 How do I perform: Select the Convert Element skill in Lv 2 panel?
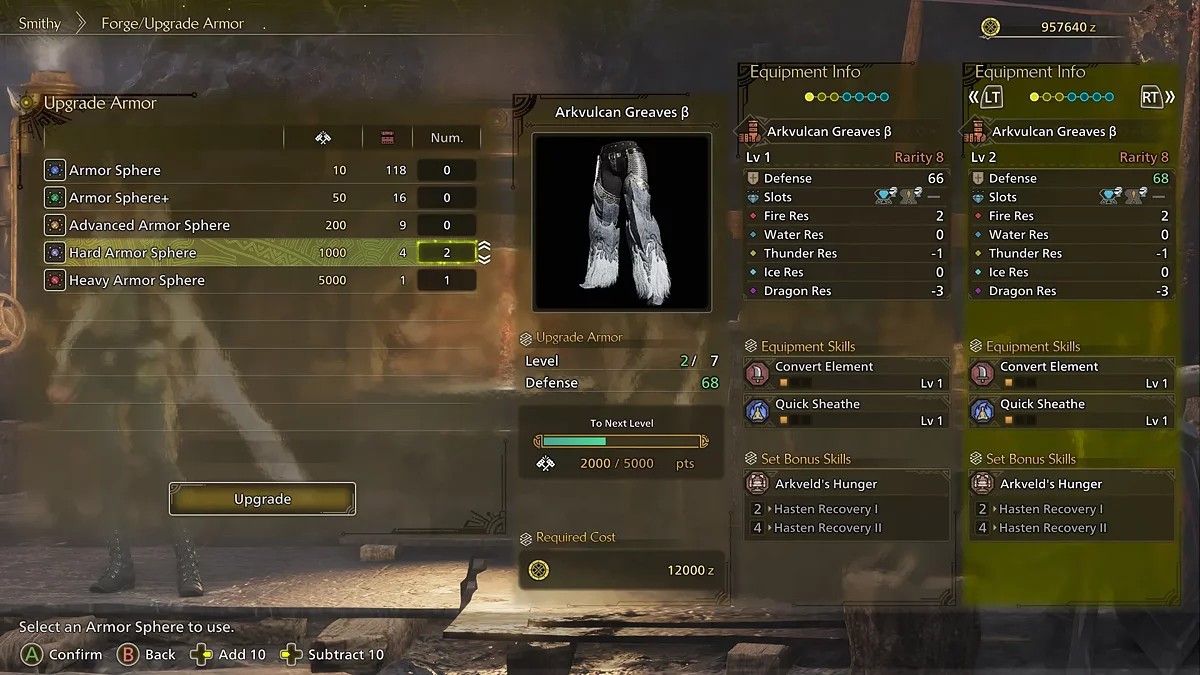pyautogui.click(x=1071, y=374)
